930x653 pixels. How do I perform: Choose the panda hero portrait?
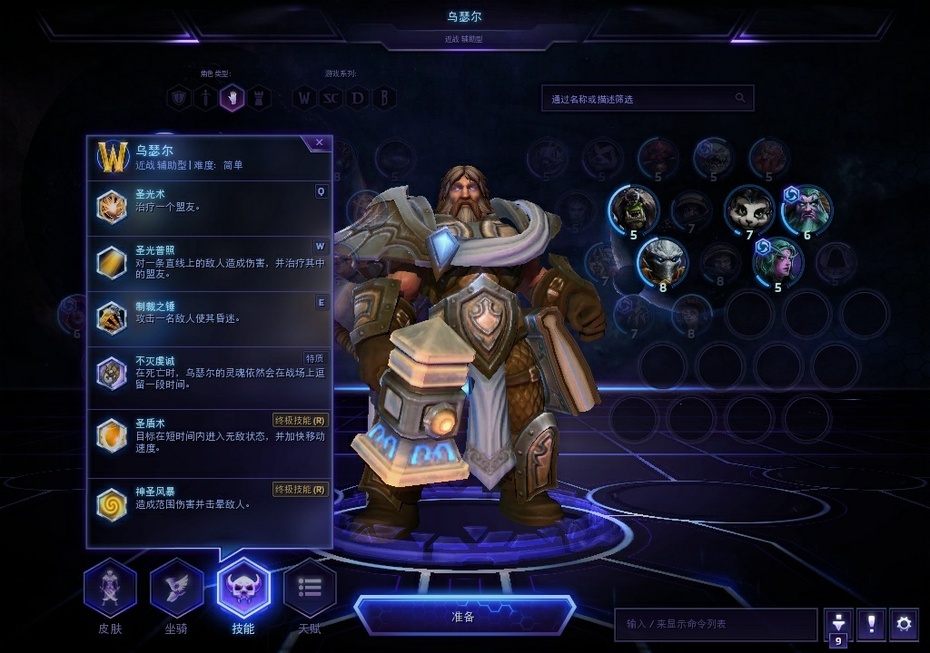[x=749, y=209]
